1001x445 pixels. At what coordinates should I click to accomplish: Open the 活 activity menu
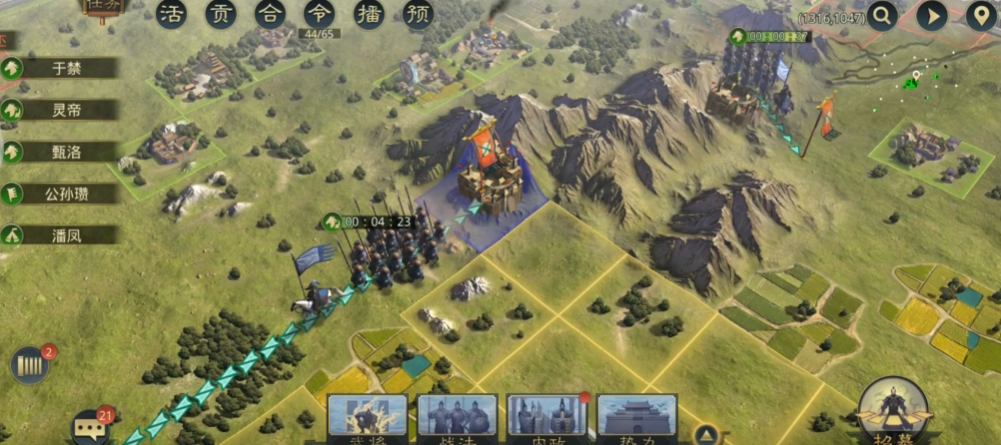(172, 14)
